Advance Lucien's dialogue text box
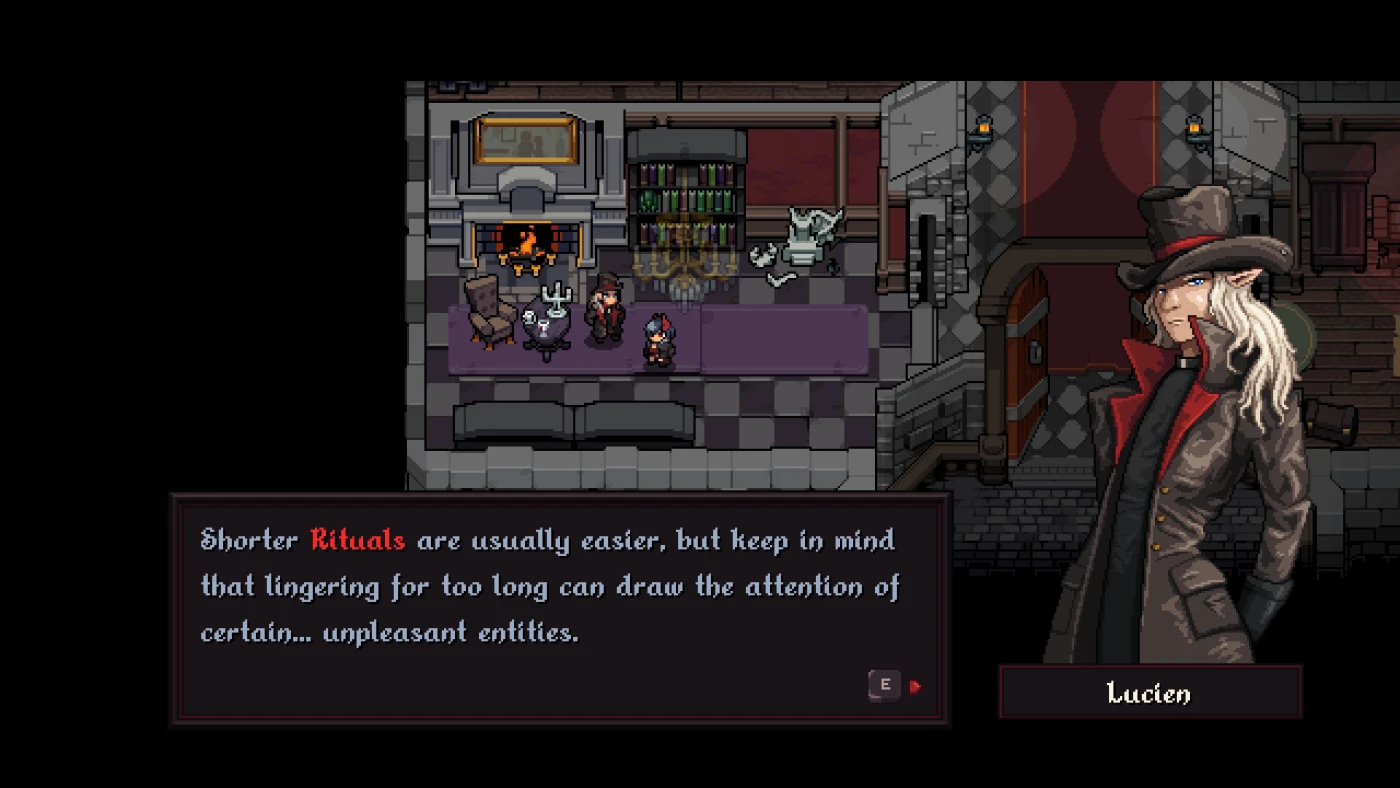 pyautogui.click(x=884, y=685)
